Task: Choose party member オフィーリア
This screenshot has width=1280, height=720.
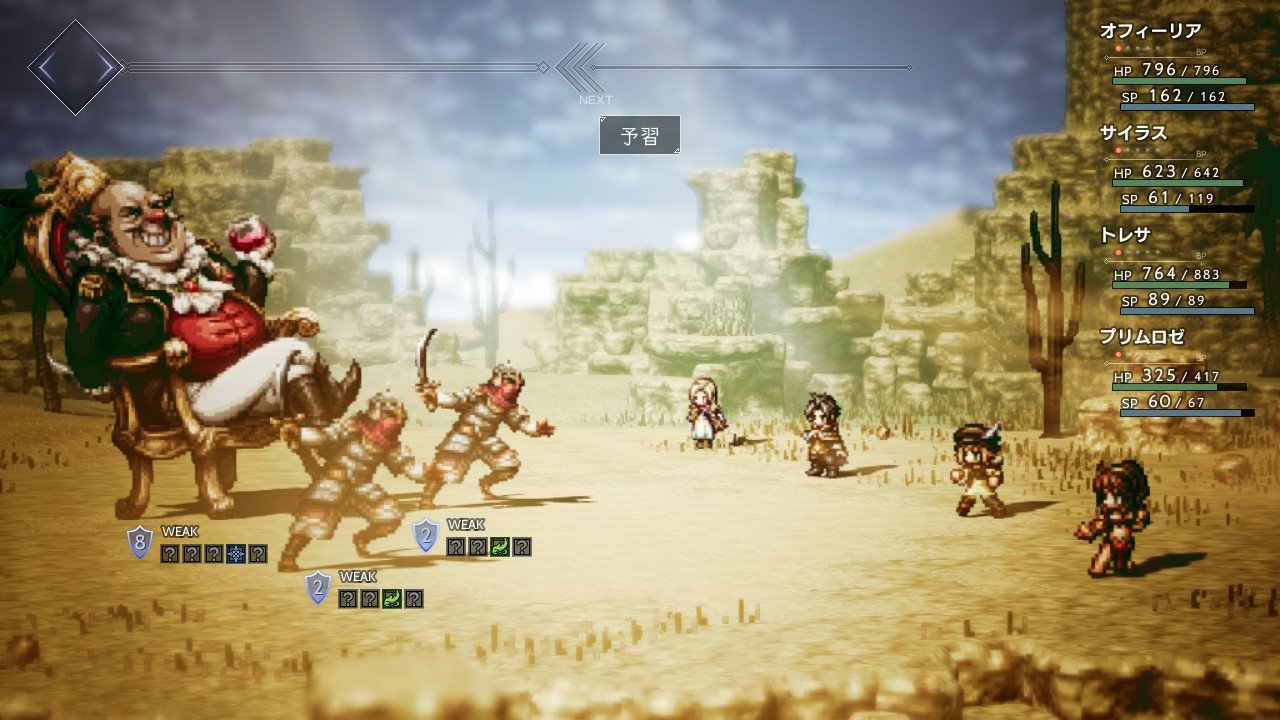Action: pos(1150,31)
